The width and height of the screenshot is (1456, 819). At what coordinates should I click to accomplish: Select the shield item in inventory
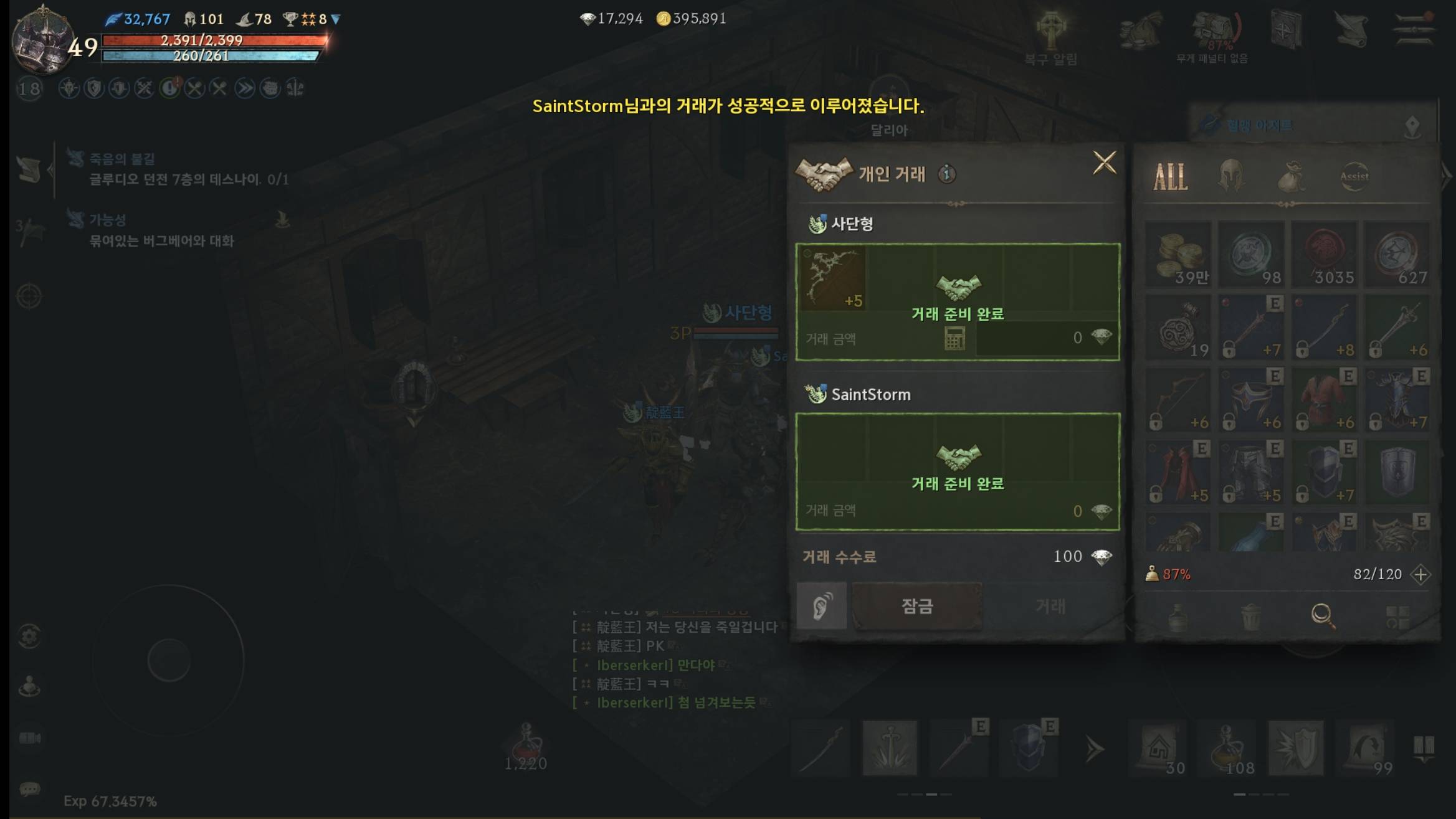click(x=1397, y=473)
